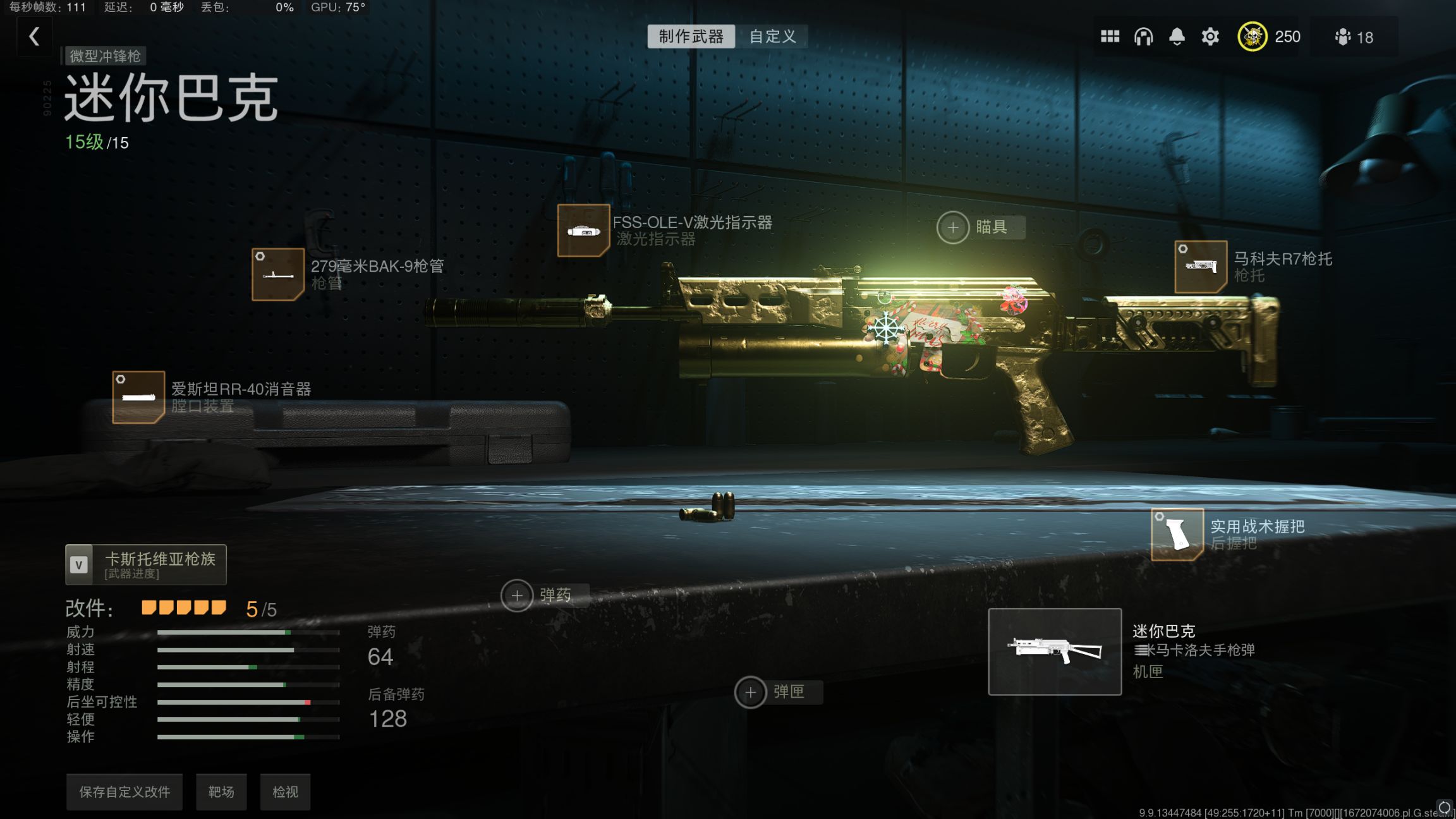Select the 马科夫R7枪托 stock slot
Image resolution: width=1456 pixels, height=819 pixels.
[x=1201, y=267]
